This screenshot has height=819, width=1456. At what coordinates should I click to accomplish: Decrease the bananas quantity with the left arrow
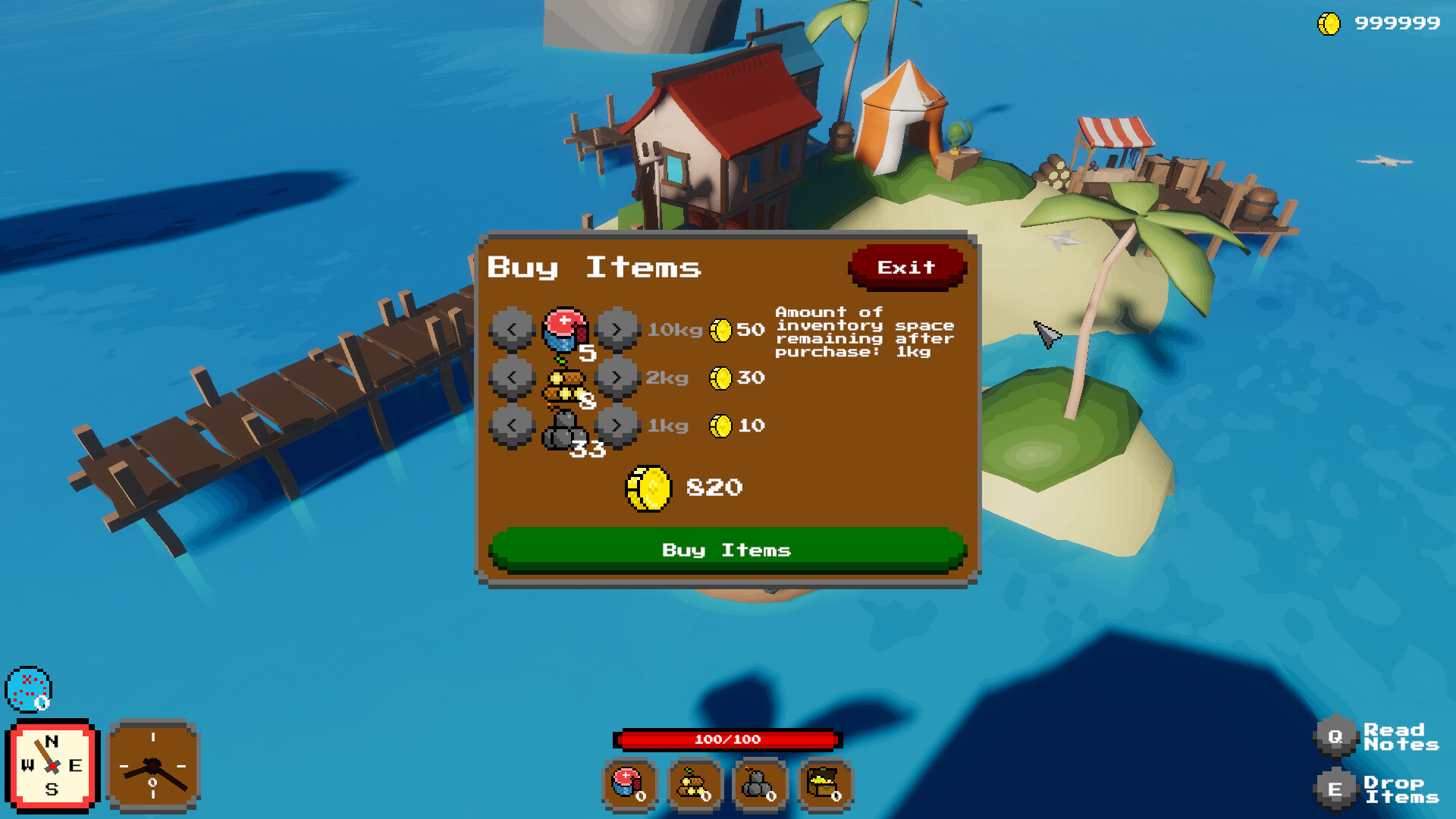pyautogui.click(x=513, y=377)
